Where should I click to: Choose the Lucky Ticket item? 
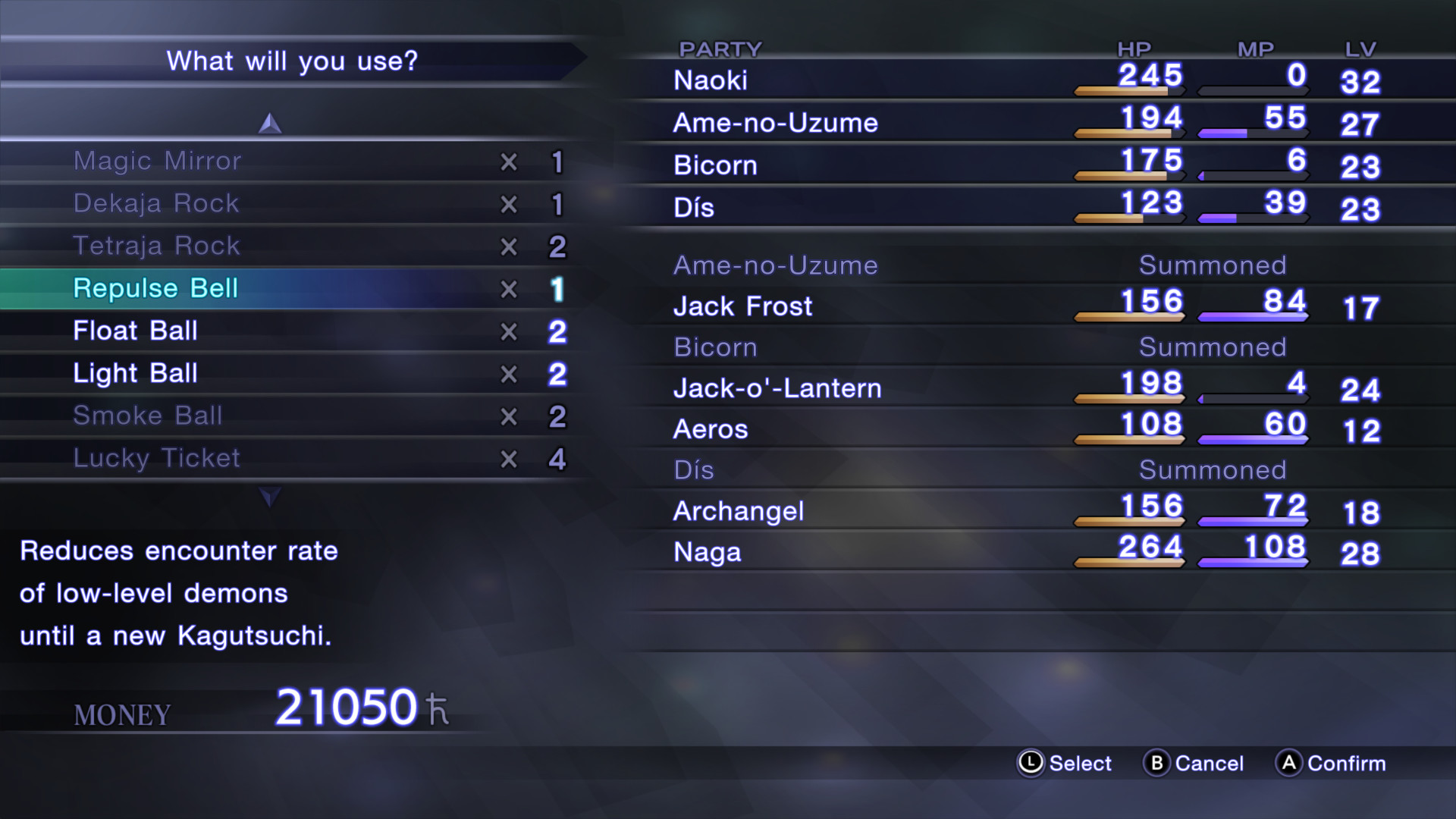point(156,458)
